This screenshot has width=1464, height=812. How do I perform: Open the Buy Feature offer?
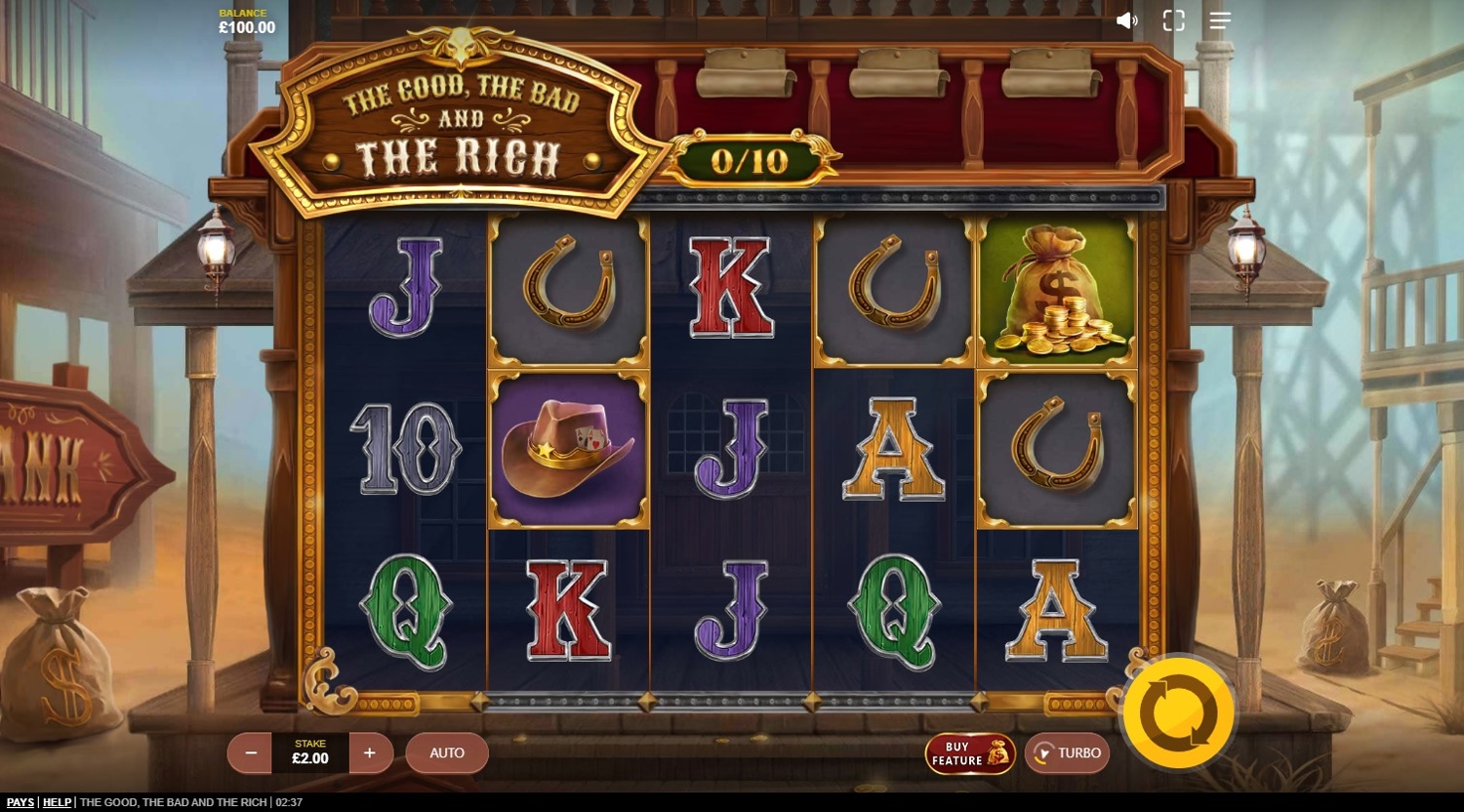tap(970, 753)
